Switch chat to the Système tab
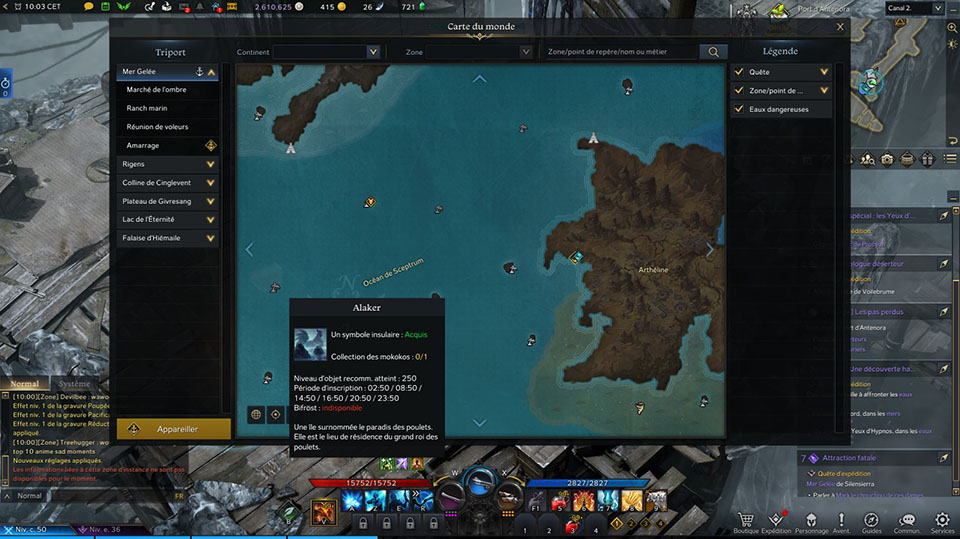The width and height of the screenshot is (960, 539). click(x=74, y=384)
